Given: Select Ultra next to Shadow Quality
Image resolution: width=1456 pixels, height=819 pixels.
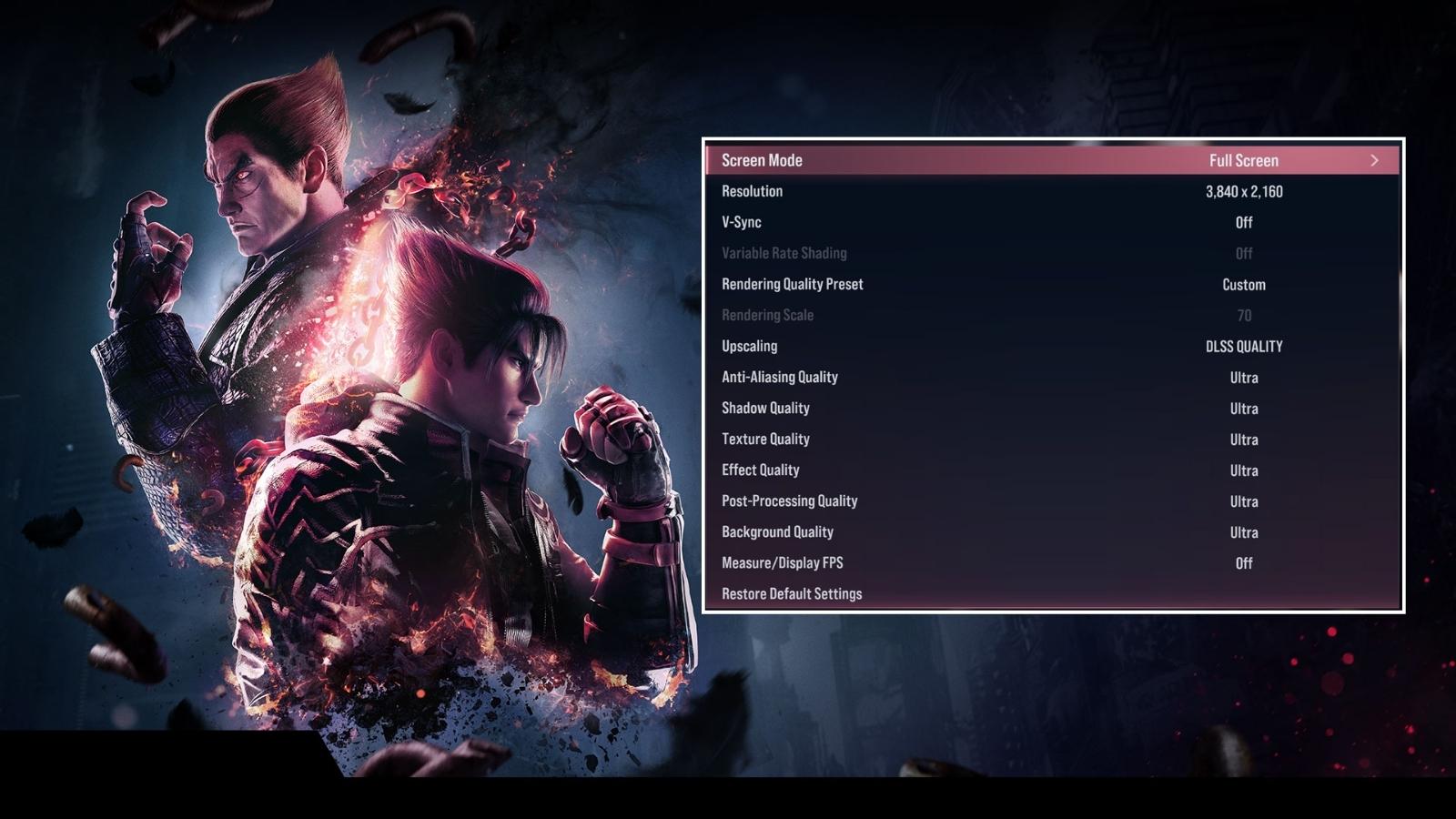Looking at the screenshot, I should [1243, 408].
